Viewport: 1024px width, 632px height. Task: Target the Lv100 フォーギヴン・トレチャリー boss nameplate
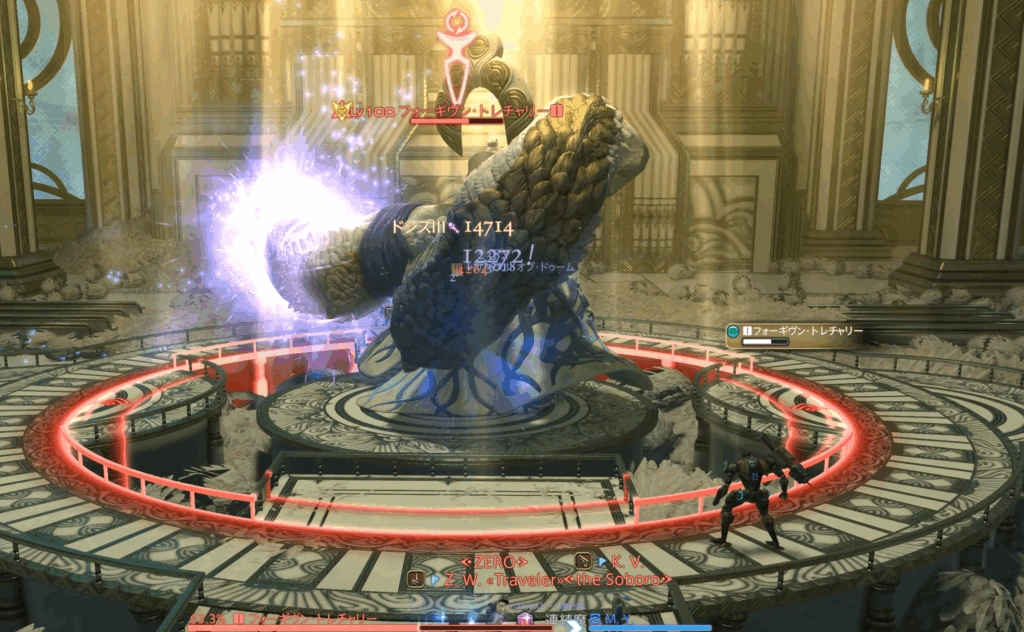tap(448, 111)
